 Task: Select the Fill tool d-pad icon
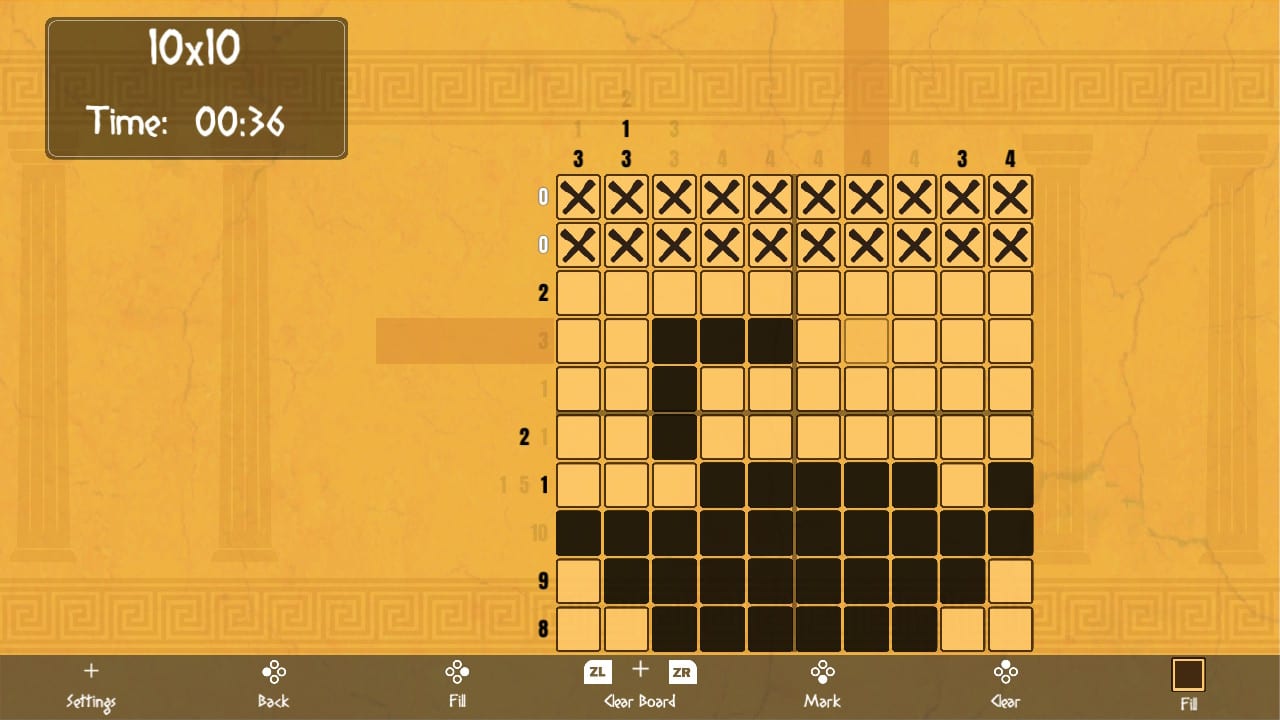[x=457, y=673]
